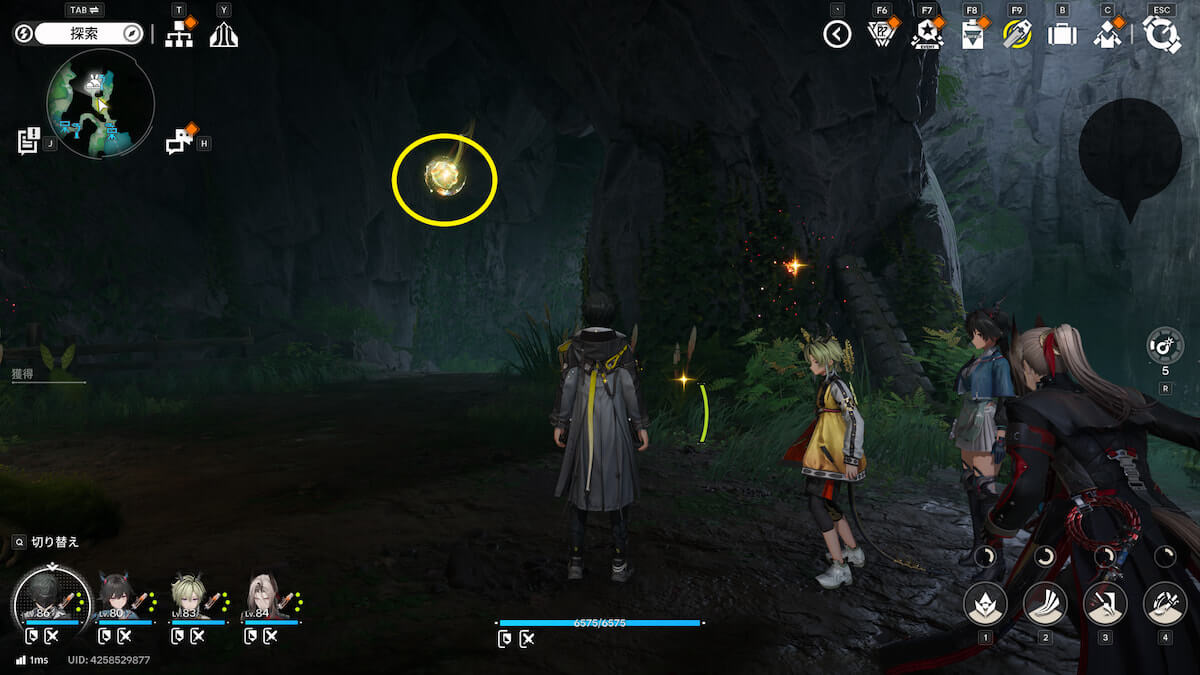Open the clipboard icon in the top bar

971,36
